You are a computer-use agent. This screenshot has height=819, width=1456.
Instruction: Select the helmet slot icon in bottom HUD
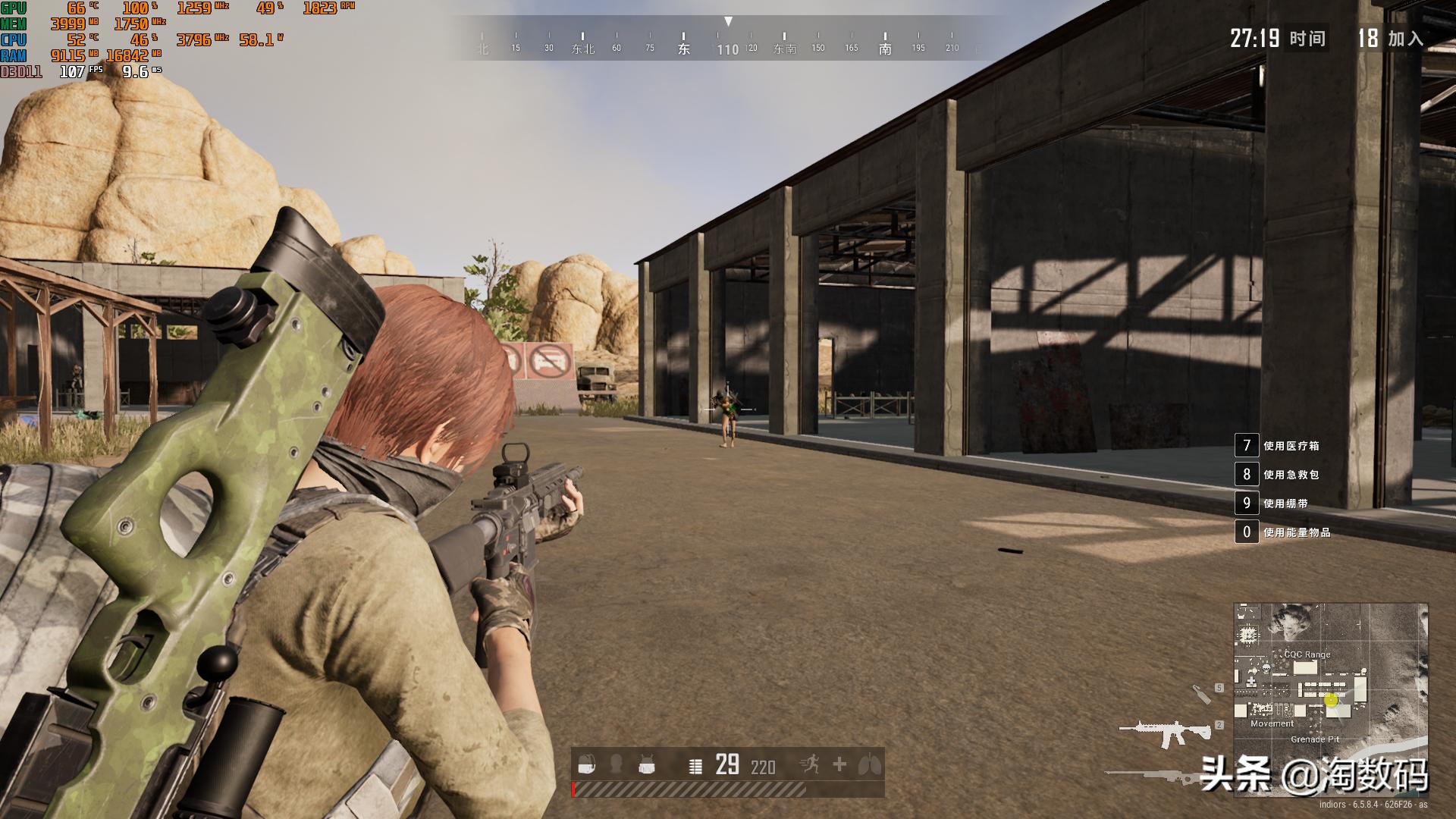(x=616, y=764)
